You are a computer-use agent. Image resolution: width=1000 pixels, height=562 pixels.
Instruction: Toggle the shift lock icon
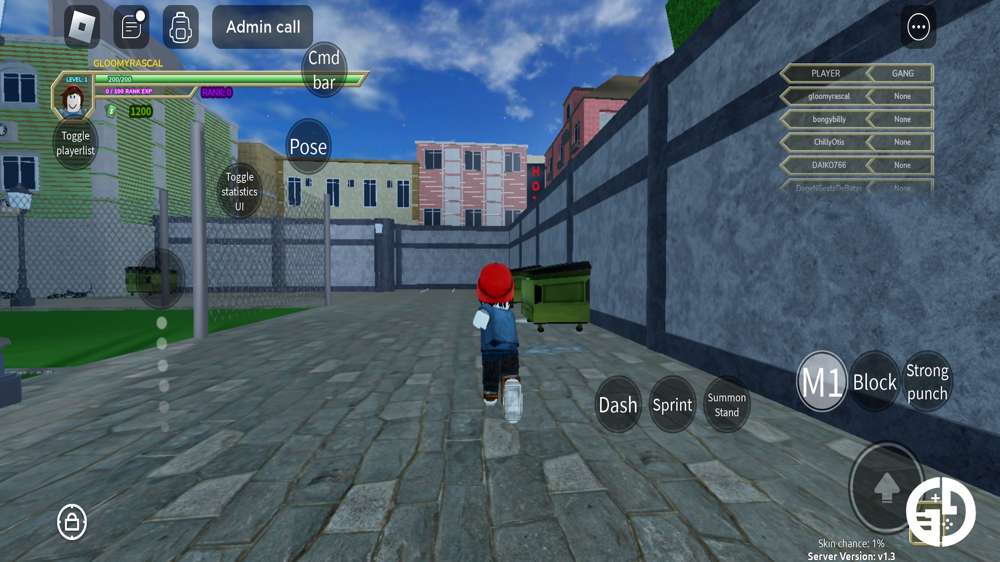click(71, 520)
